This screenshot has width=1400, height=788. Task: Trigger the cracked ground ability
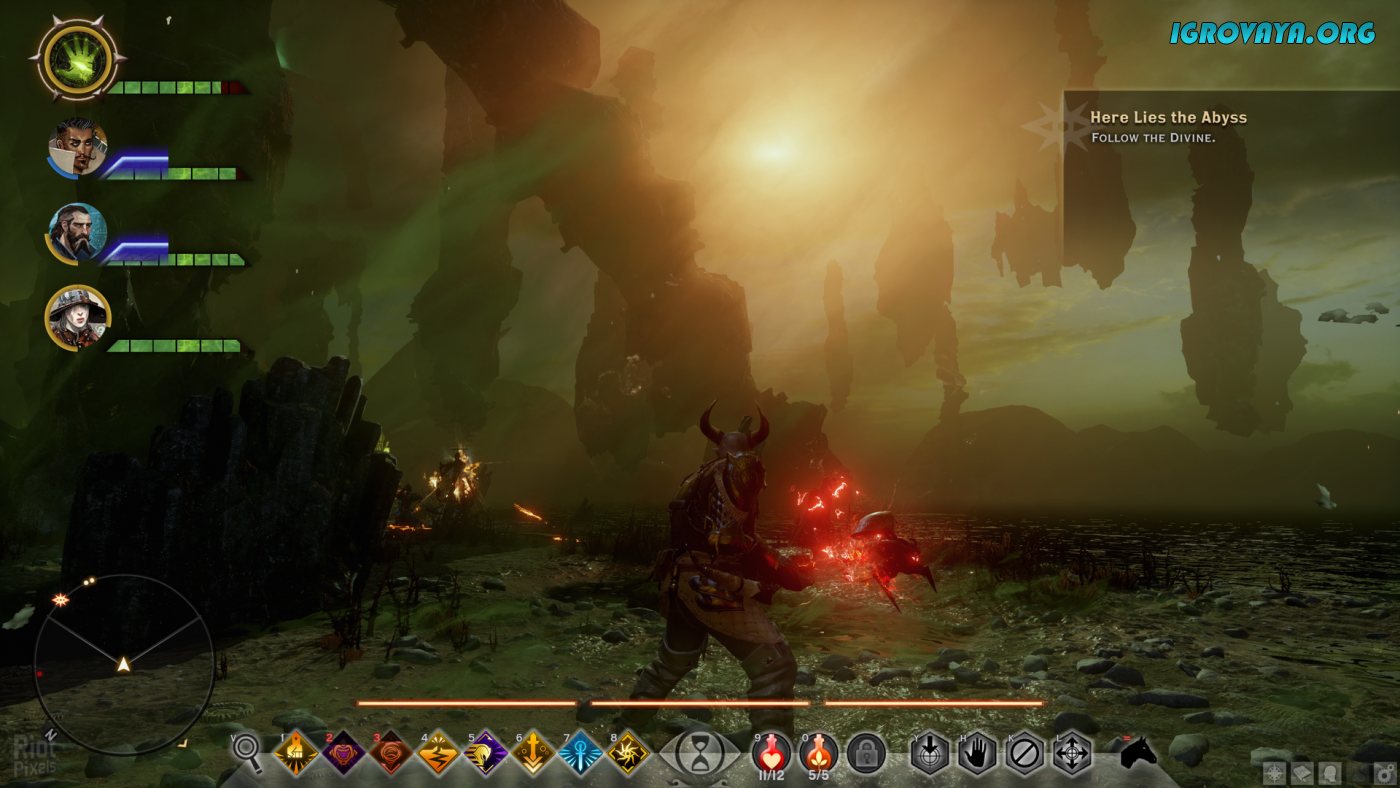438,753
